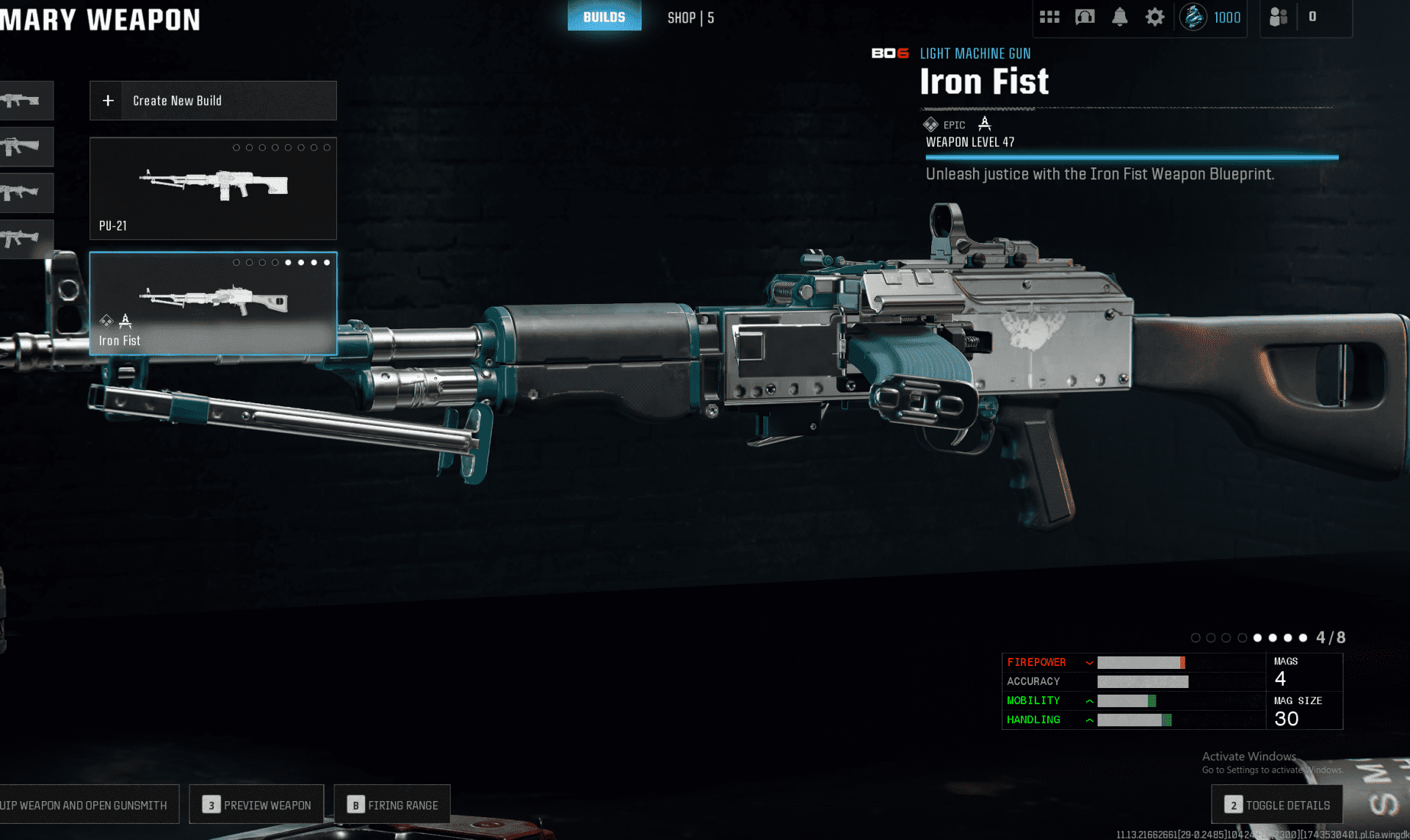Preview Weapon in the bottom bar
This screenshot has width=1410, height=840.
point(256,805)
